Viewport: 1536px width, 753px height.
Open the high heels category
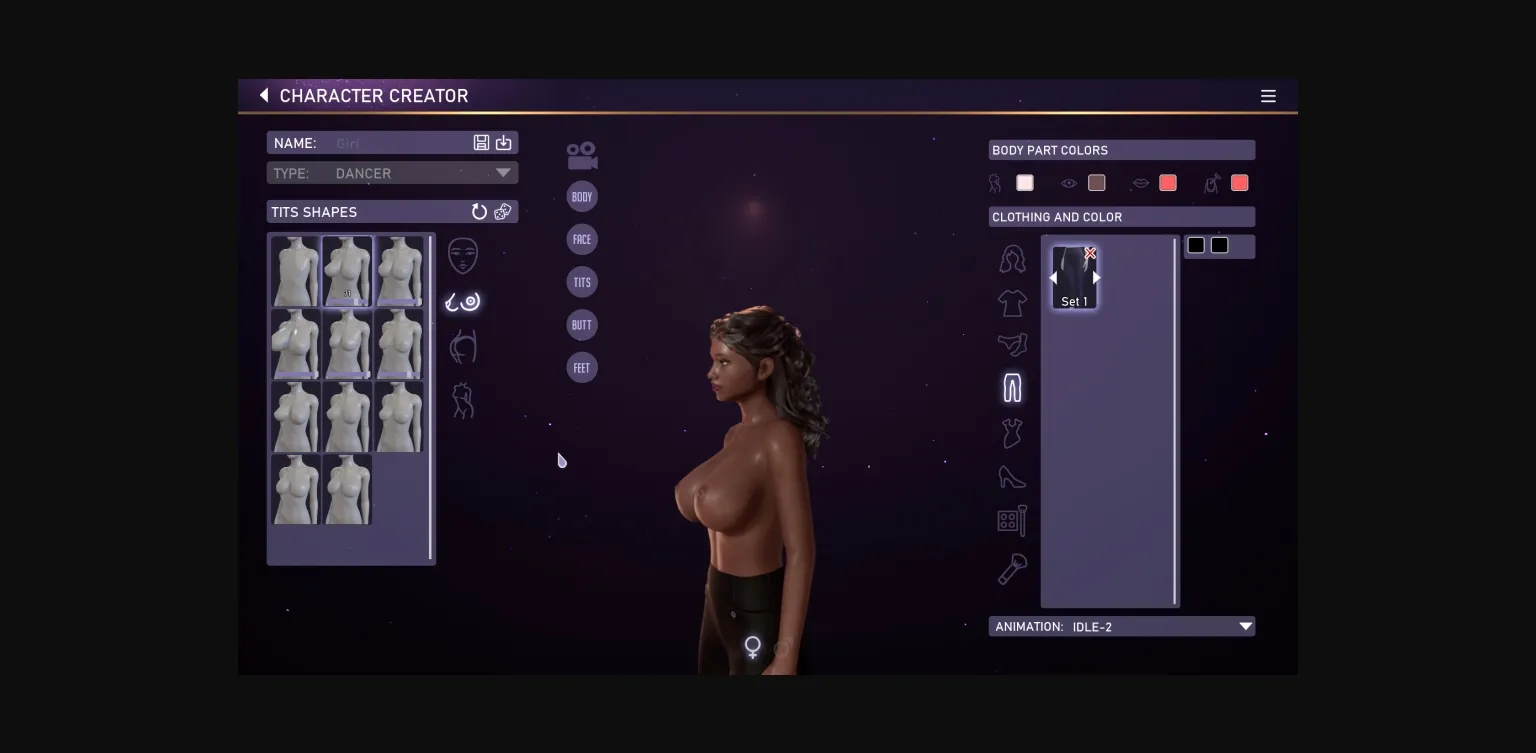click(x=1012, y=477)
